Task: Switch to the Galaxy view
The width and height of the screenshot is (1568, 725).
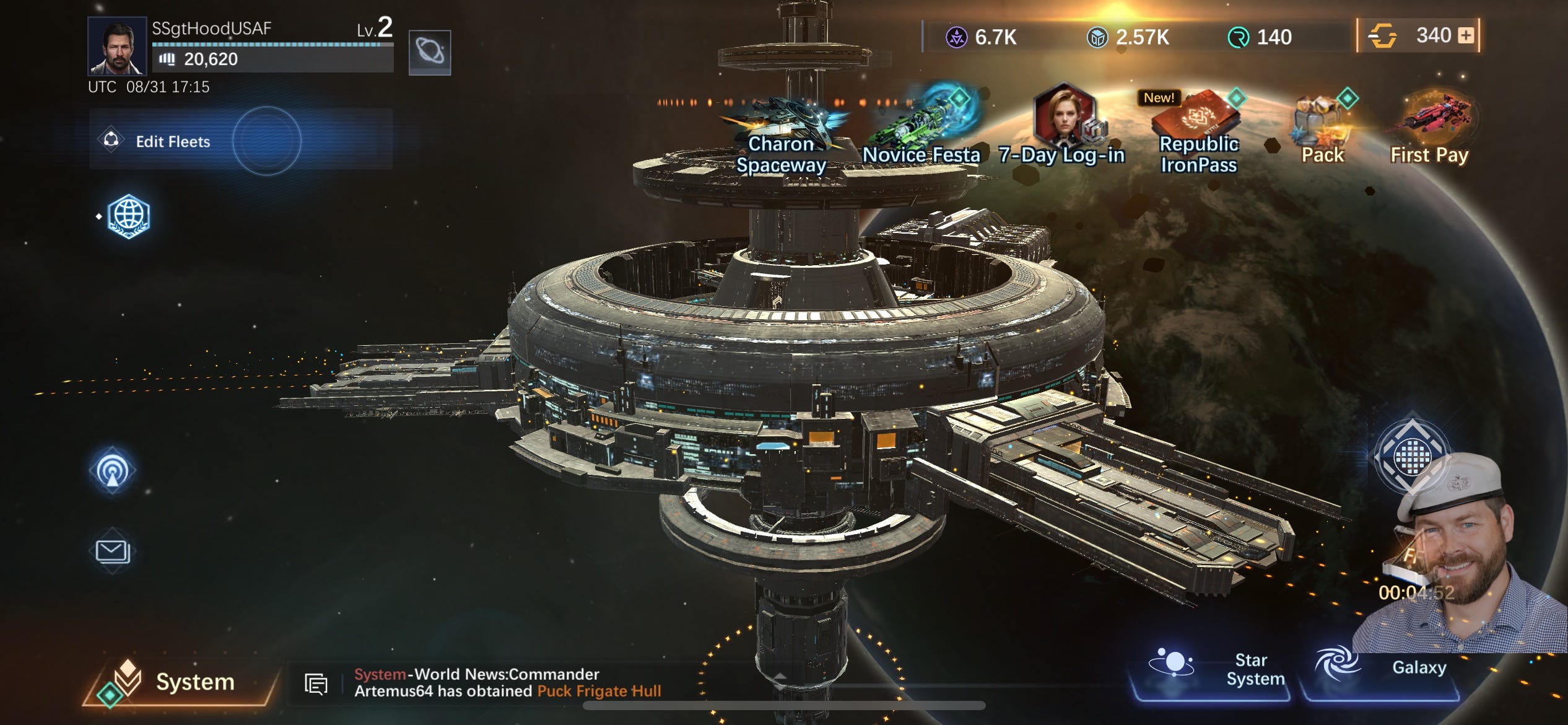Action: point(1381,668)
